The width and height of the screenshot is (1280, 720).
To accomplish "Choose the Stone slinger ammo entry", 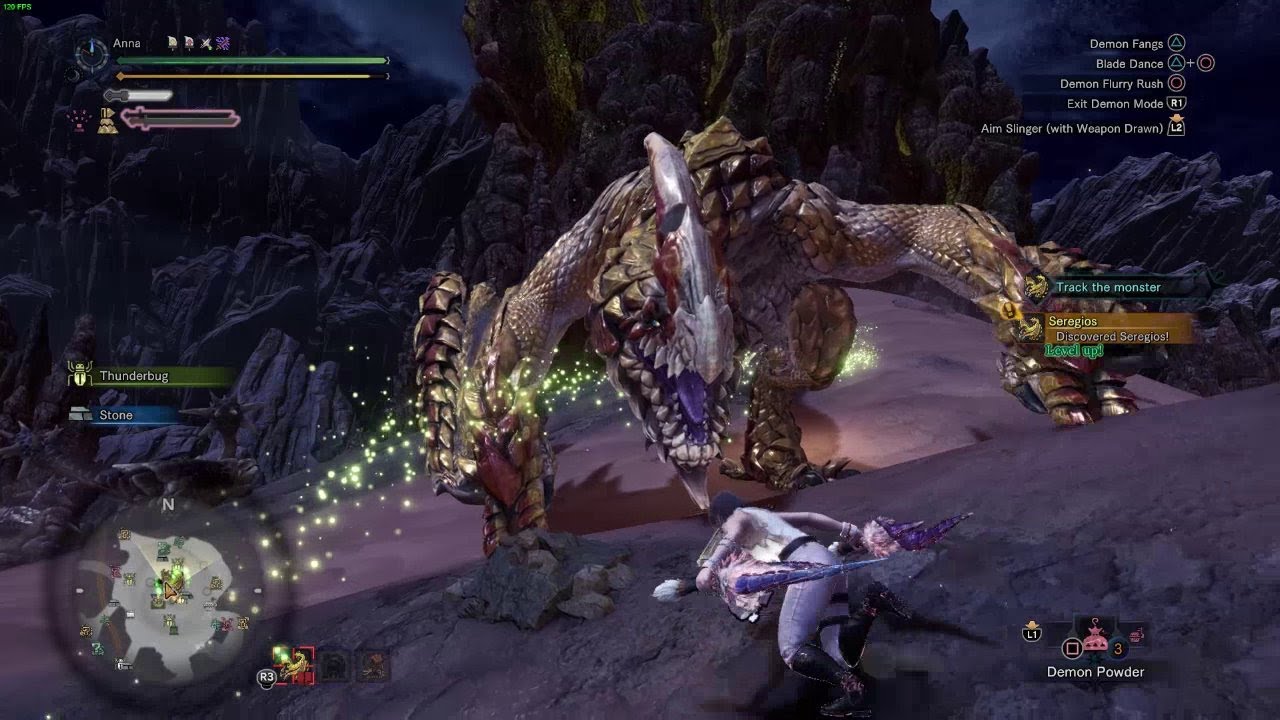I will [116, 415].
